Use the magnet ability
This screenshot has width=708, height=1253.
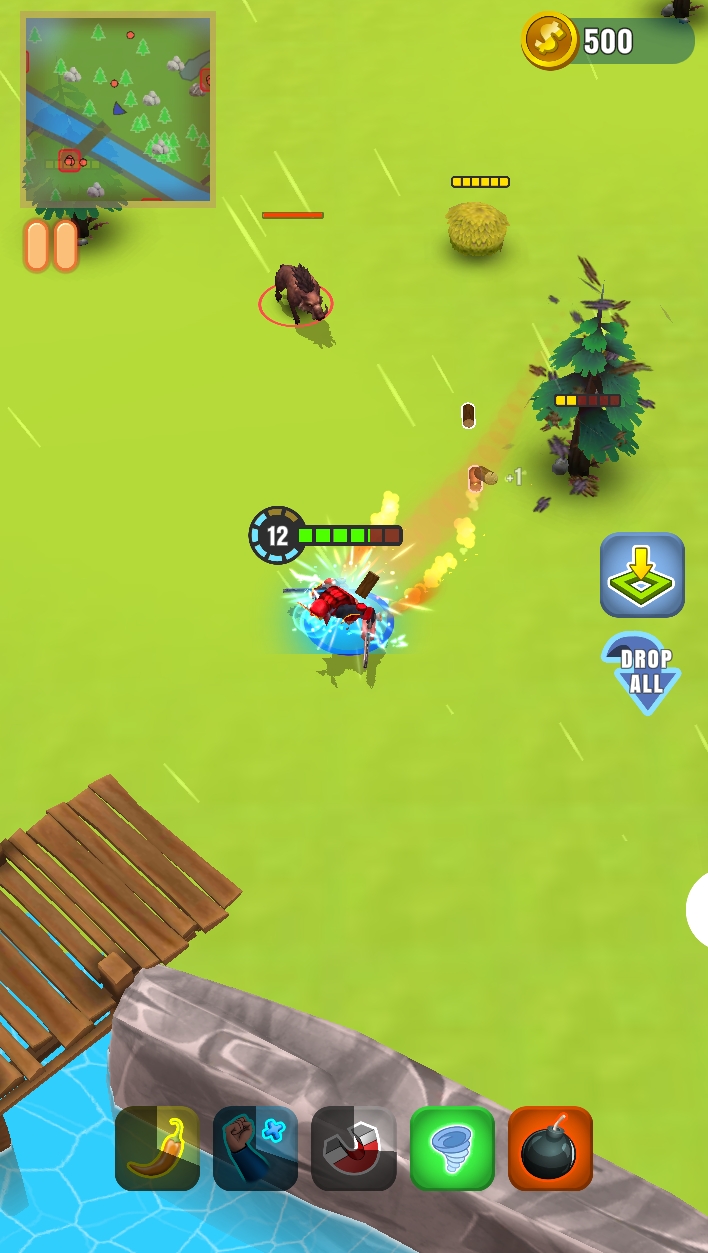pyautogui.click(x=353, y=1148)
